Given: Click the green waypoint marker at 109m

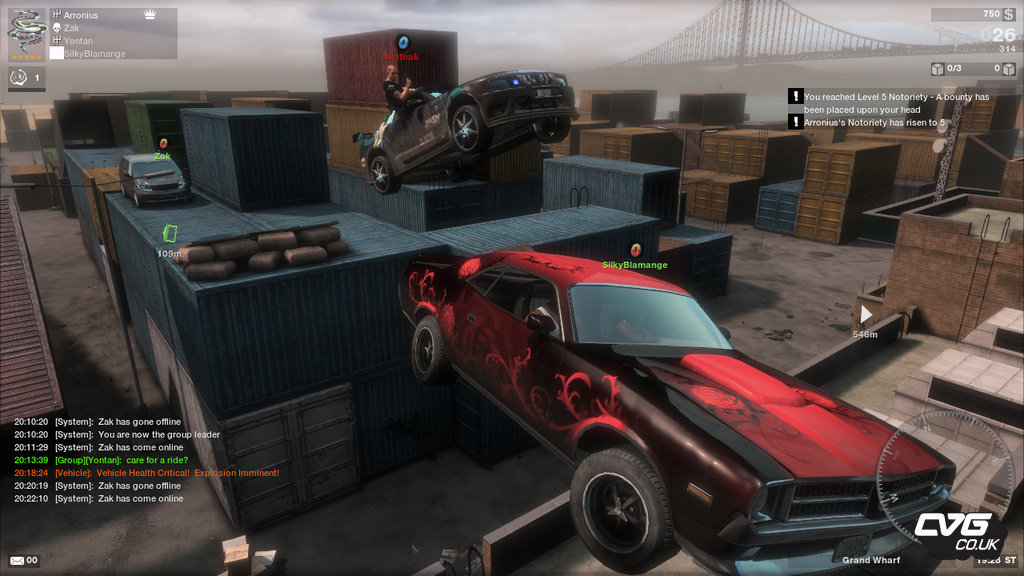Looking at the screenshot, I should [169, 233].
